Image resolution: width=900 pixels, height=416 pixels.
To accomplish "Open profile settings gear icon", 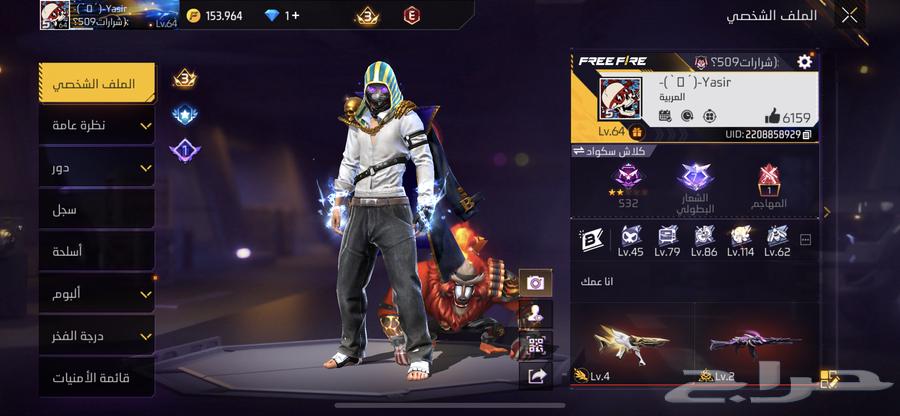I will [x=804, y=62].
